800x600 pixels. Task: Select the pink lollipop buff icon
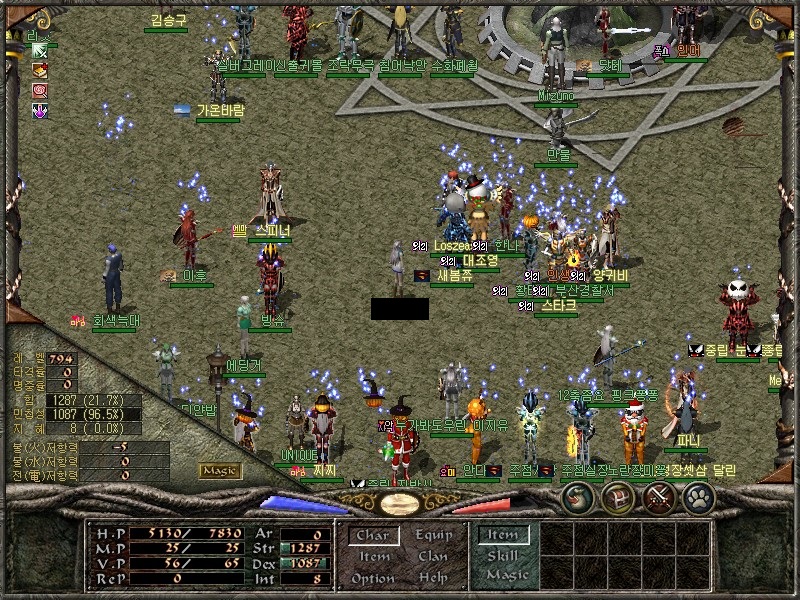point(40,91)
